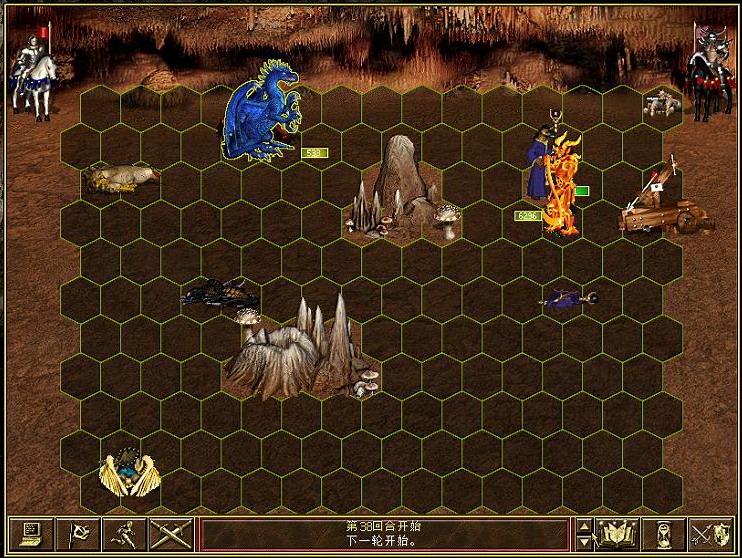Choose the hourglass wait button
Viewport: 742px width, 558px height.
tap(666, 533)
